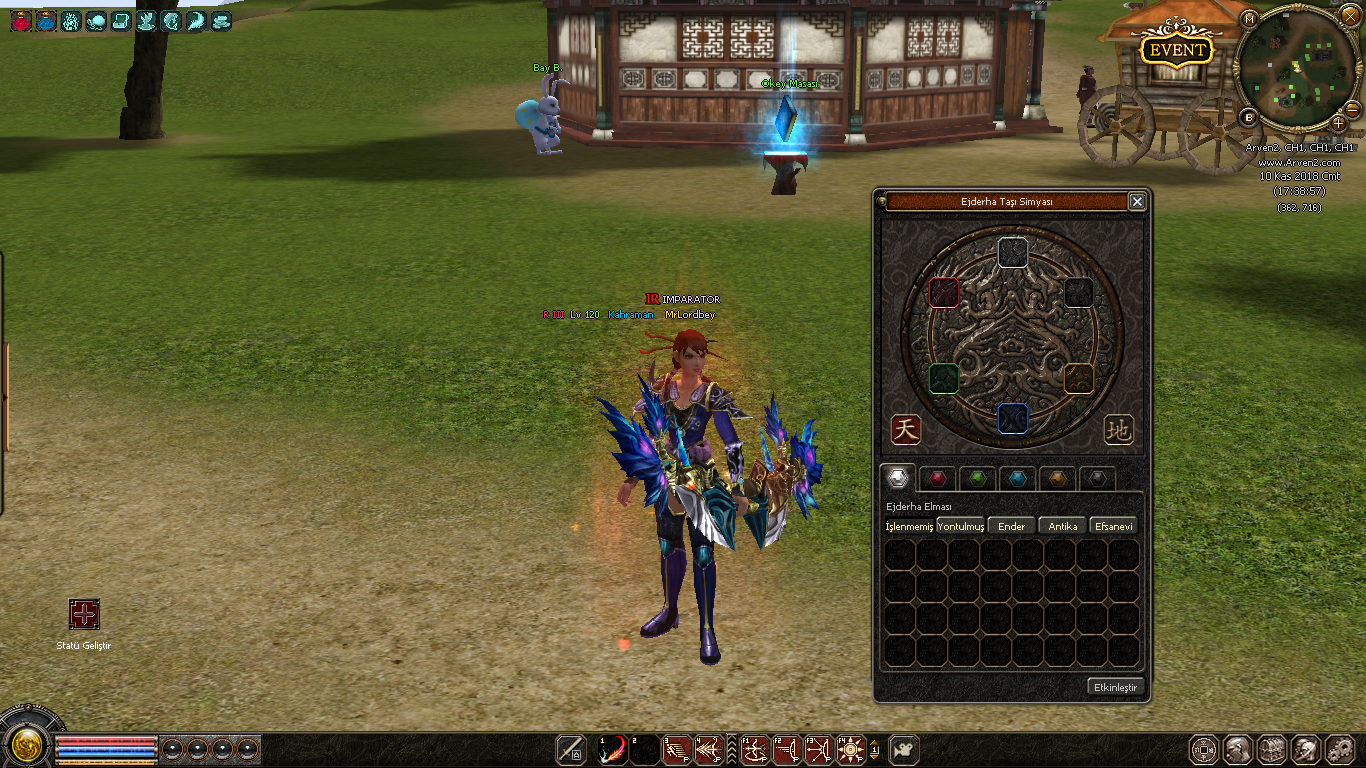Click the Statü Geliştir icon
Viewport: 1366px width, 768px height.
84,614
